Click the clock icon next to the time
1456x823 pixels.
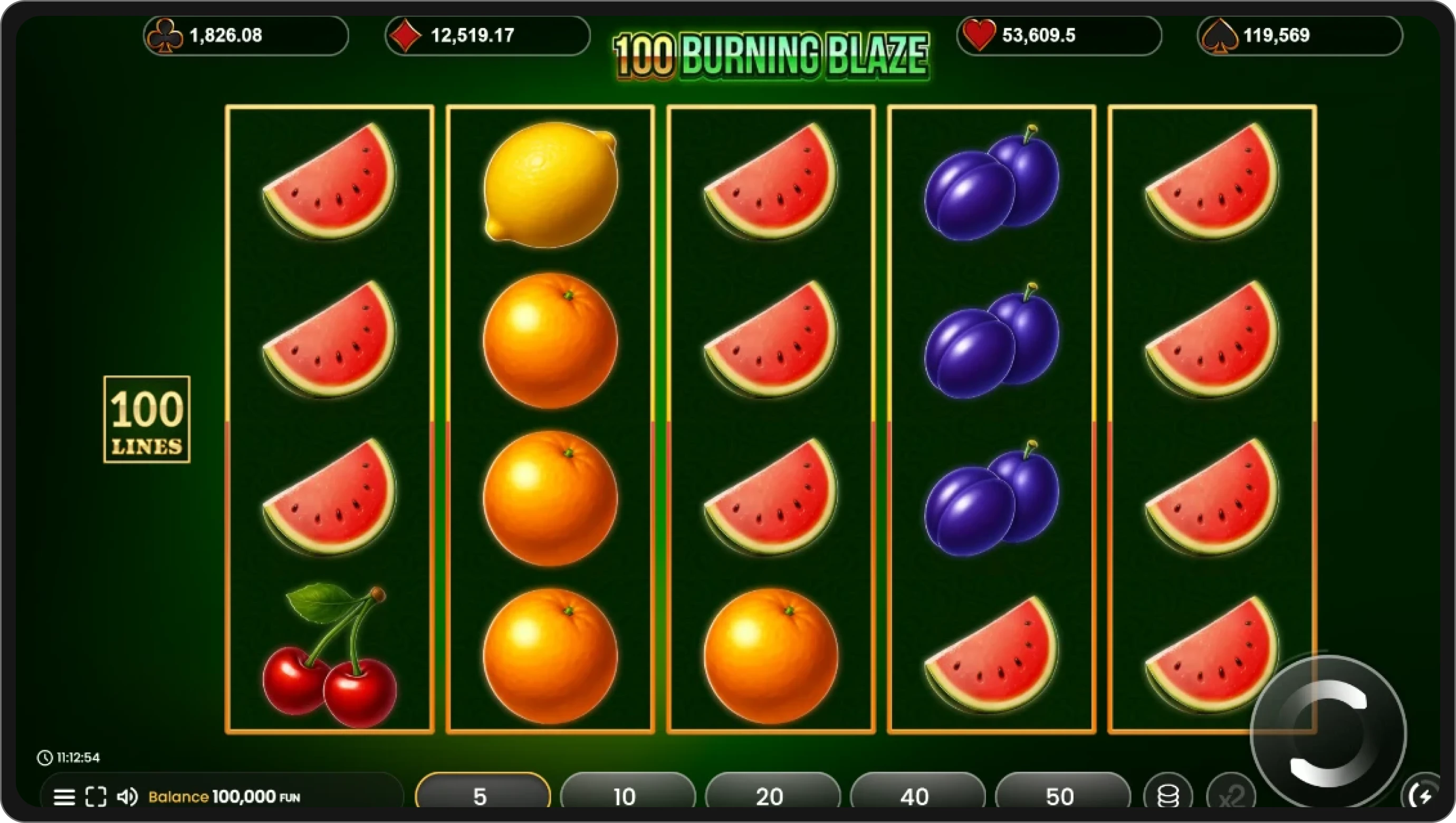(45, 758)
